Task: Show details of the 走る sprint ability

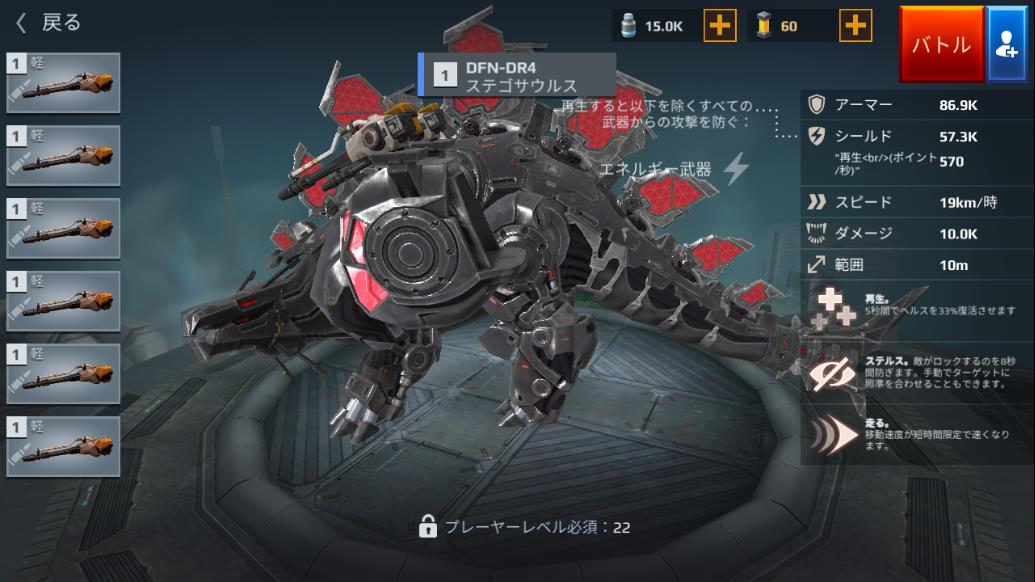Action: (x=916, y=435)
